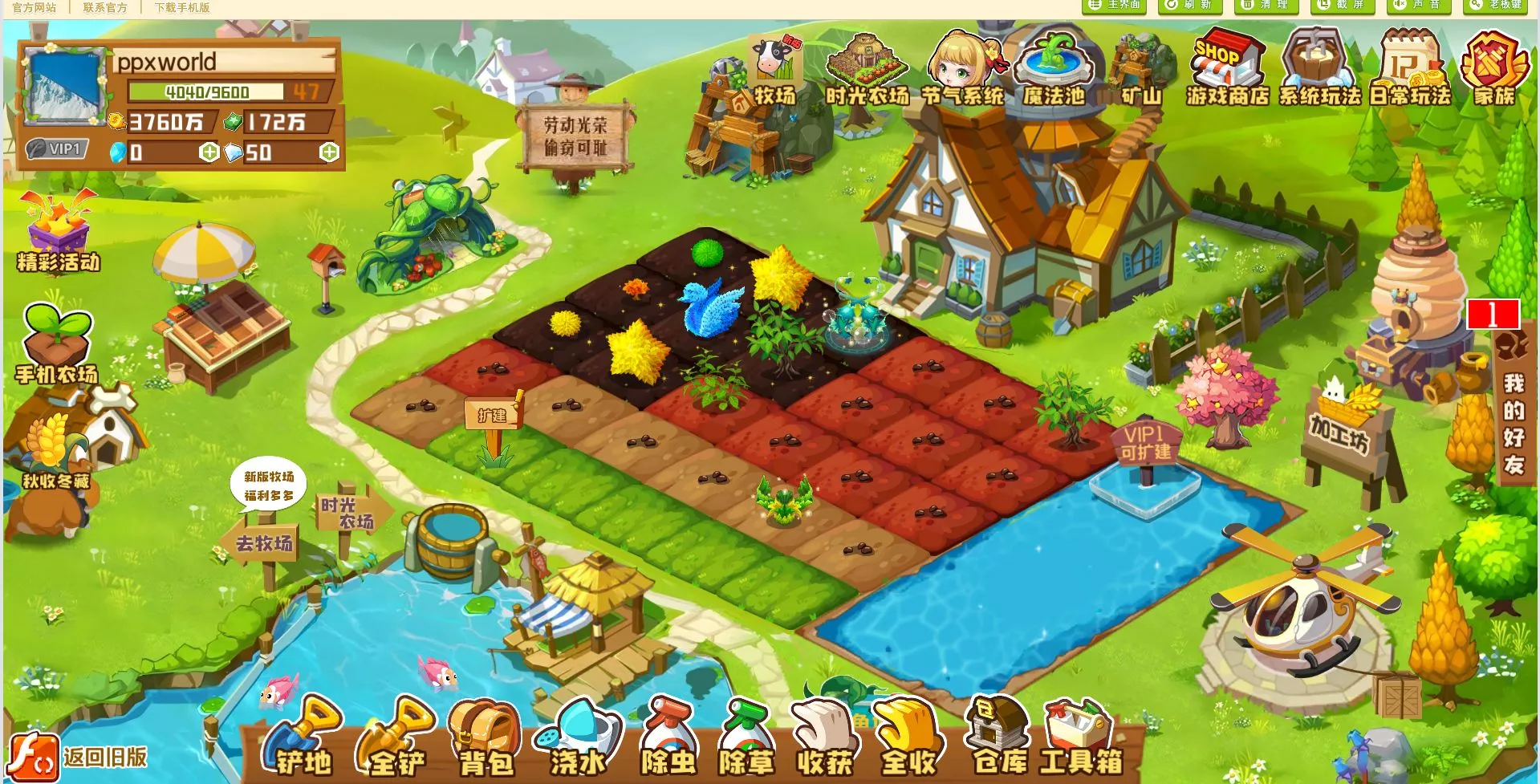Click the 刷新 refresh button
Screen dimensions: 1540x784
[x=1190, y=6]
